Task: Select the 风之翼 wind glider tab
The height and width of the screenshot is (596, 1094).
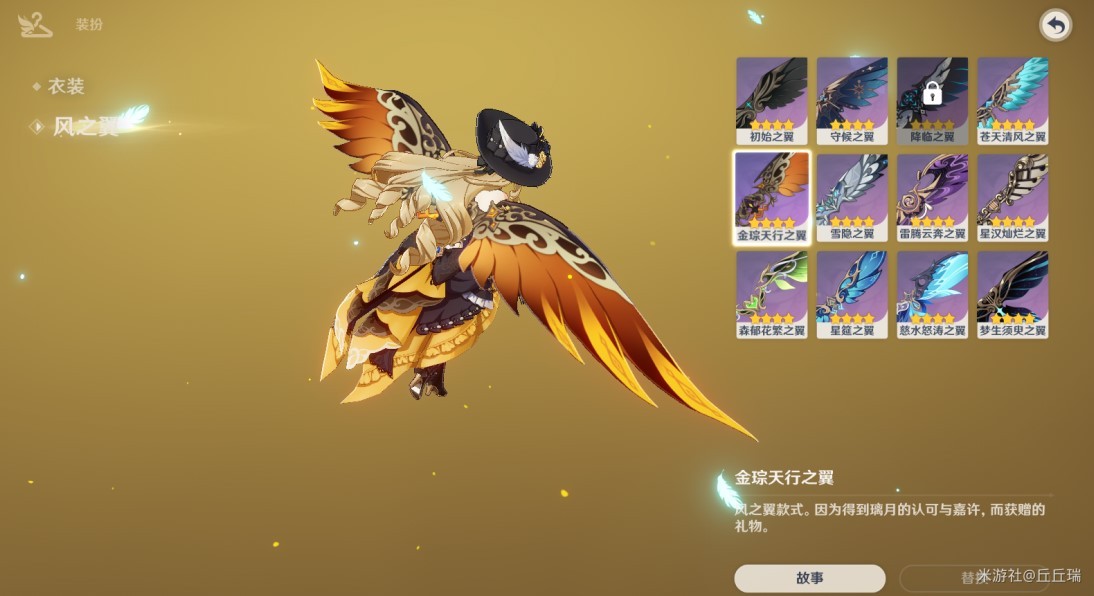Action: point(85,126)
